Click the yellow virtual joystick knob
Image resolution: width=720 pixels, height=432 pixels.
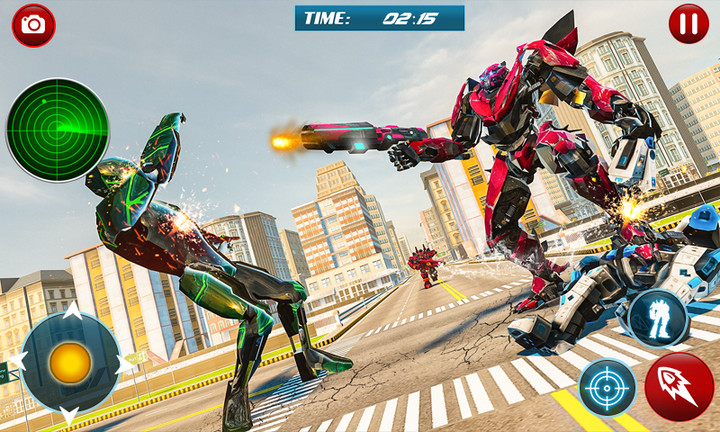click(70, 363)
